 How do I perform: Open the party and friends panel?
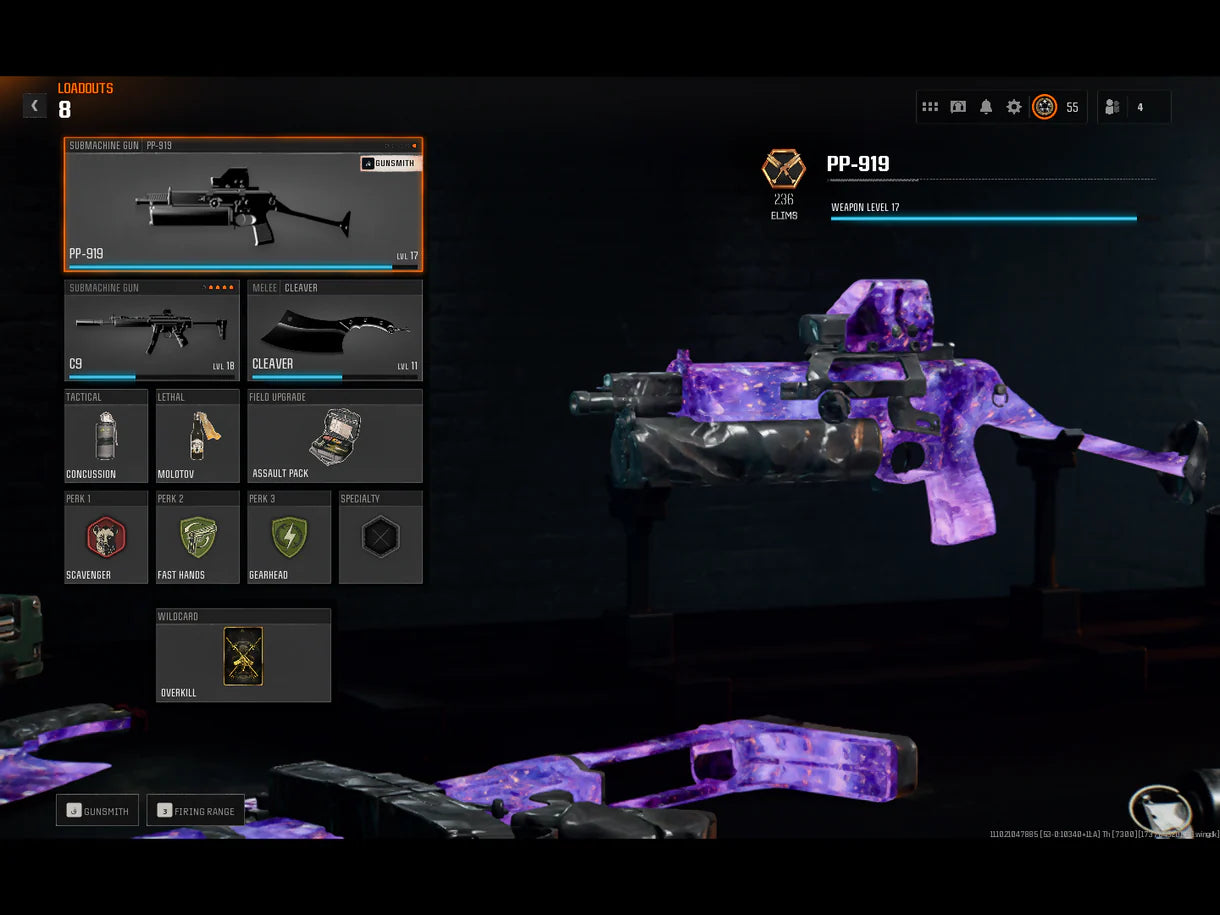[1133, 107]
